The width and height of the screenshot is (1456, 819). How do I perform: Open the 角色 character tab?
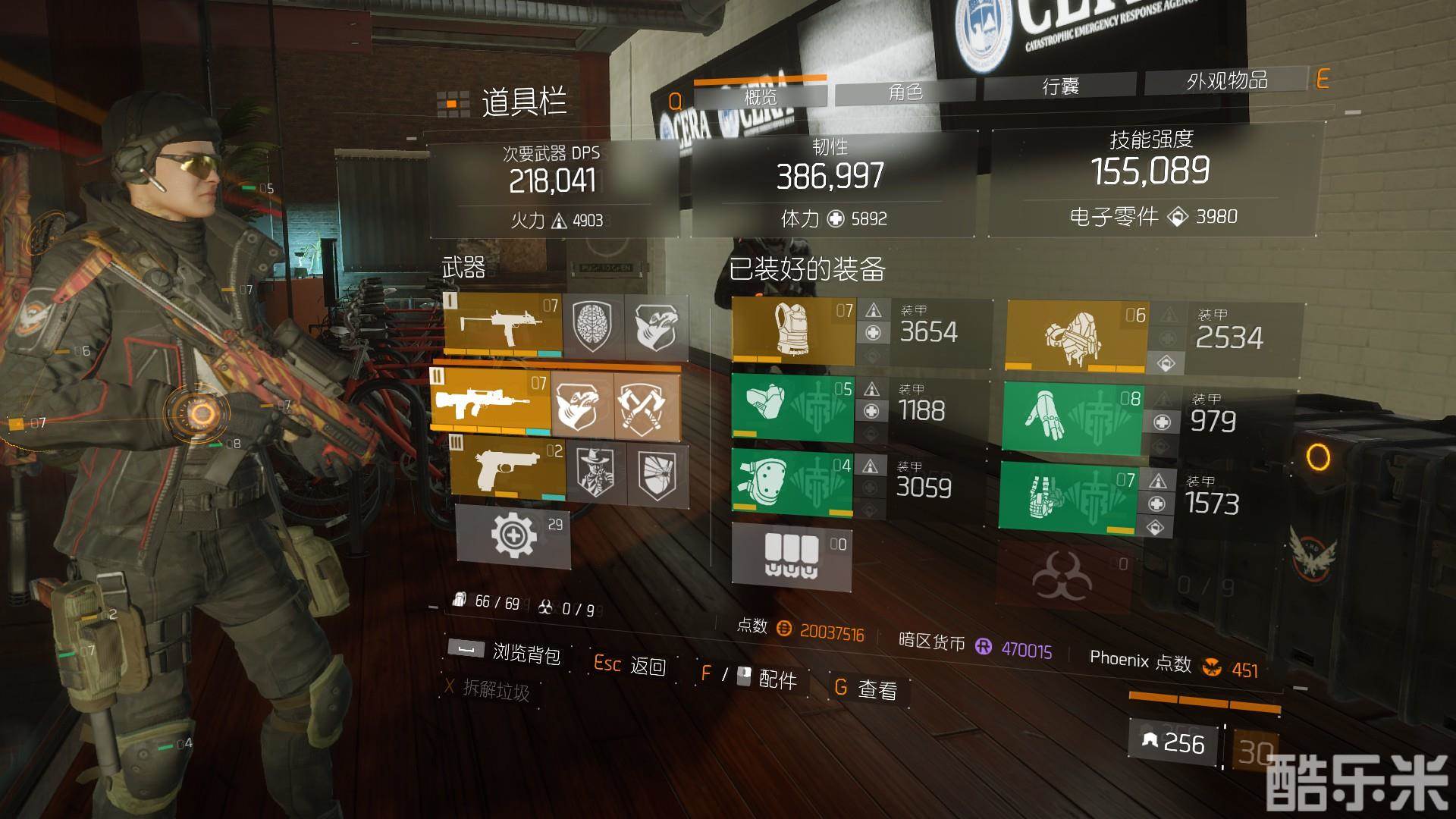(x=905, y=92)
